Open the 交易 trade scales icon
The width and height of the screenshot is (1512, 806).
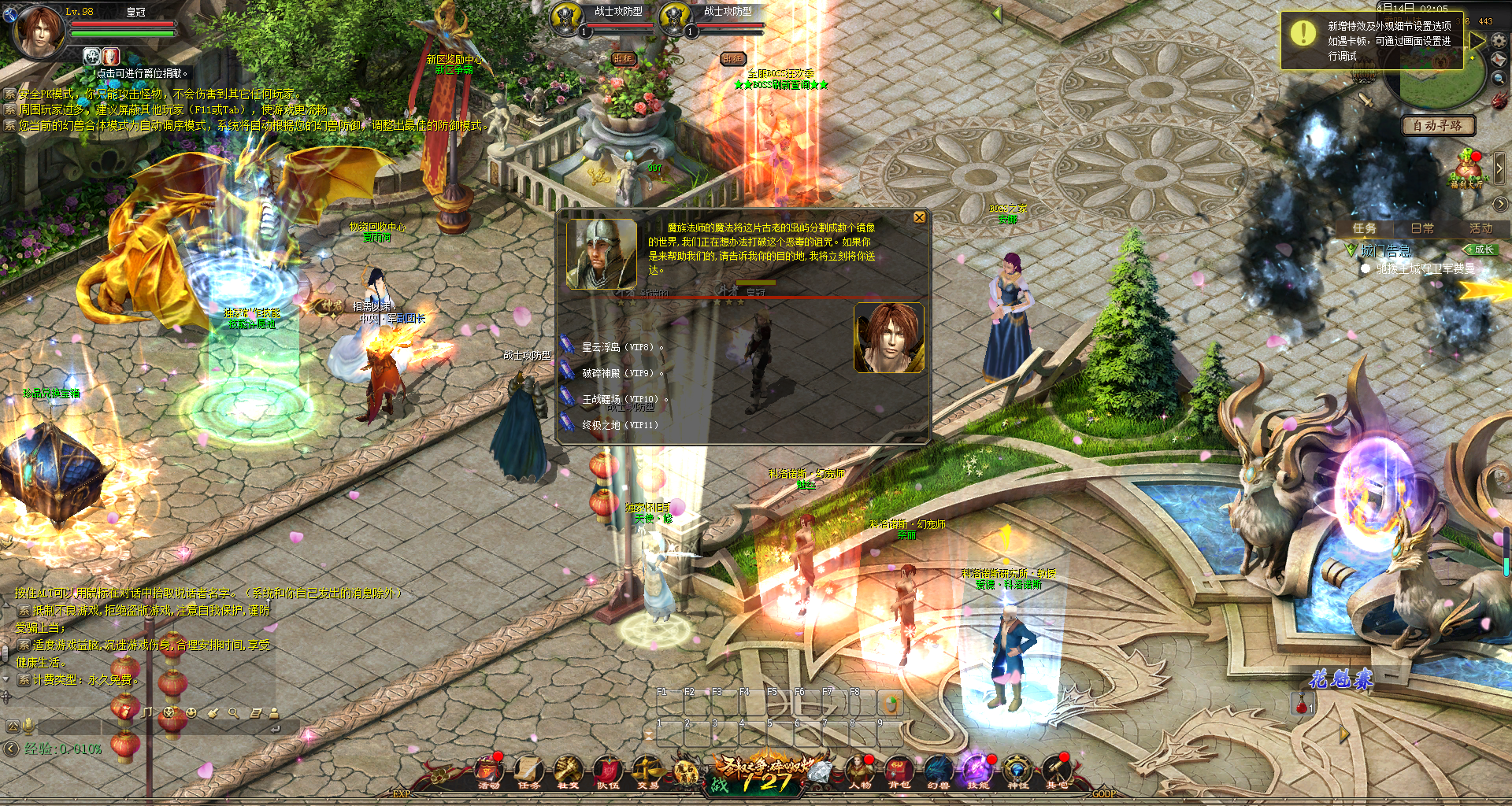coord(647,771)
